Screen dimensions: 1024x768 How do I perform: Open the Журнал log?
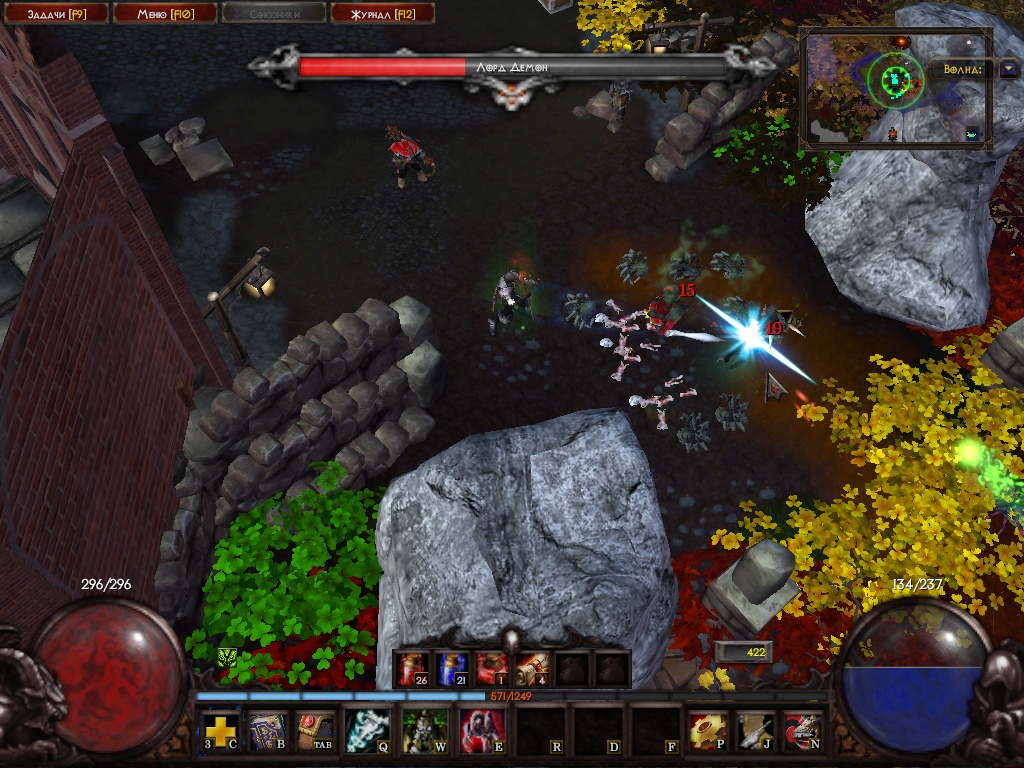pyautogui.click(x=381, y=13)
